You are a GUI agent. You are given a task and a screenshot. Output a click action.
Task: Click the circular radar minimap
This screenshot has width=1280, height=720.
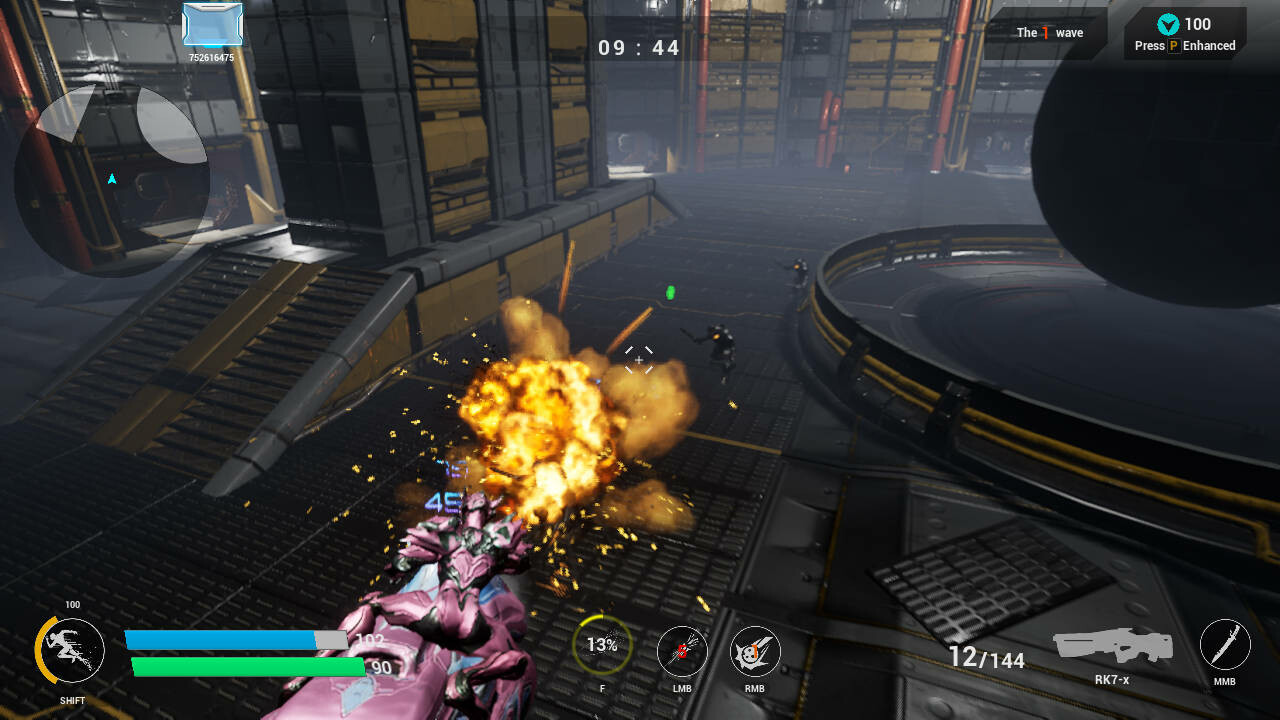click(111, 180)
